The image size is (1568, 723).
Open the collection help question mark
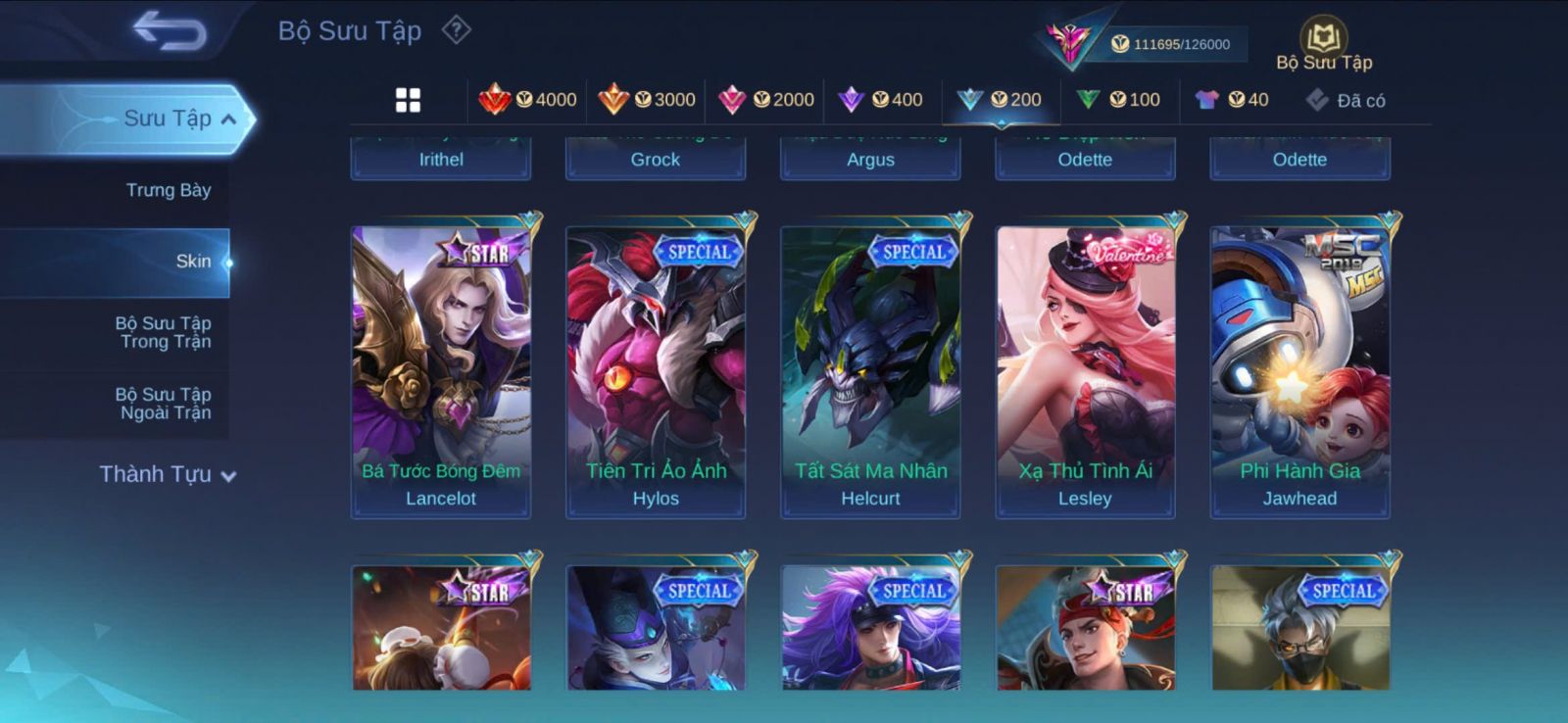tap(456, 30)
